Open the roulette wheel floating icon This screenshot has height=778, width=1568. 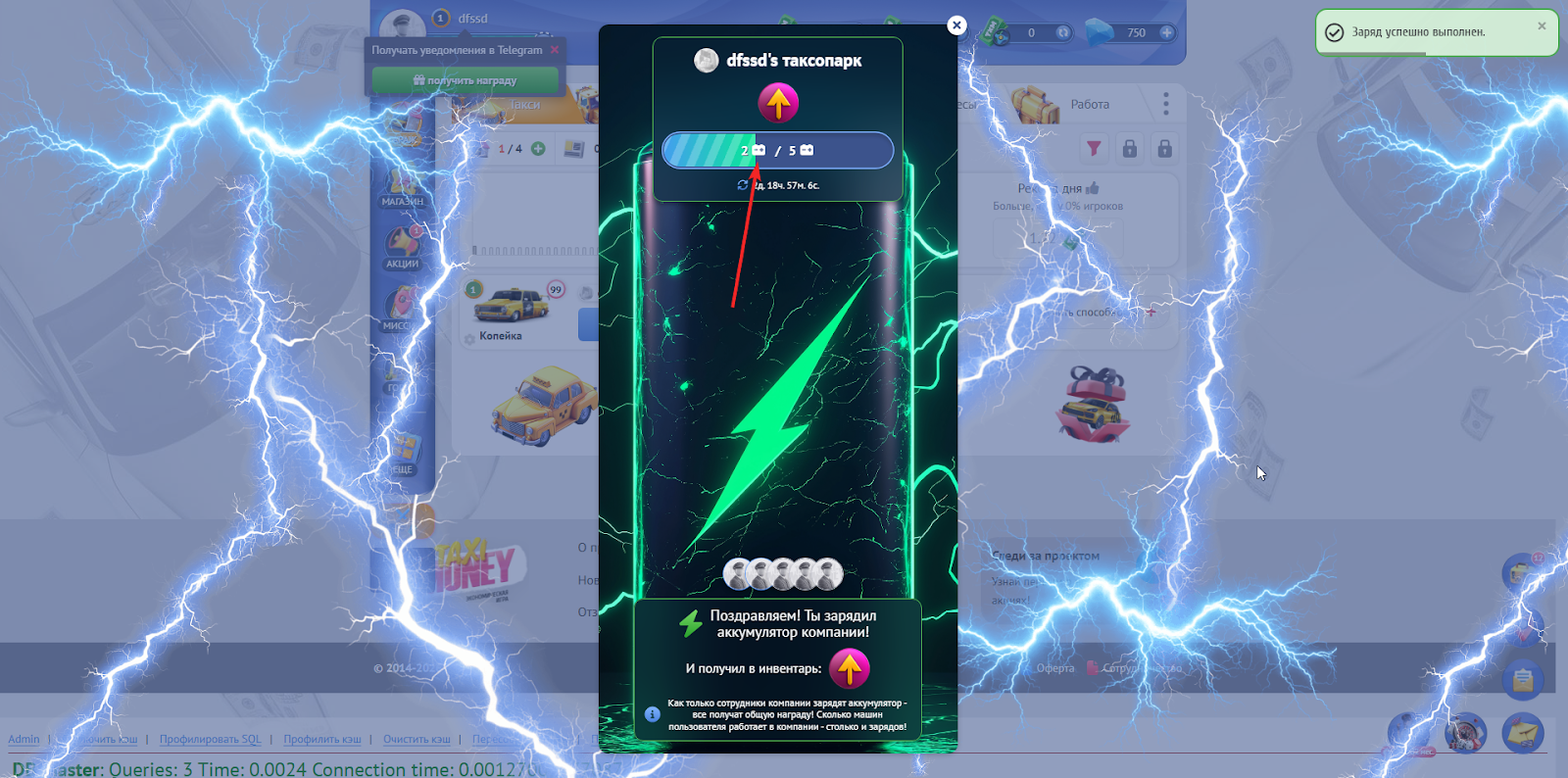point(1465,733)
